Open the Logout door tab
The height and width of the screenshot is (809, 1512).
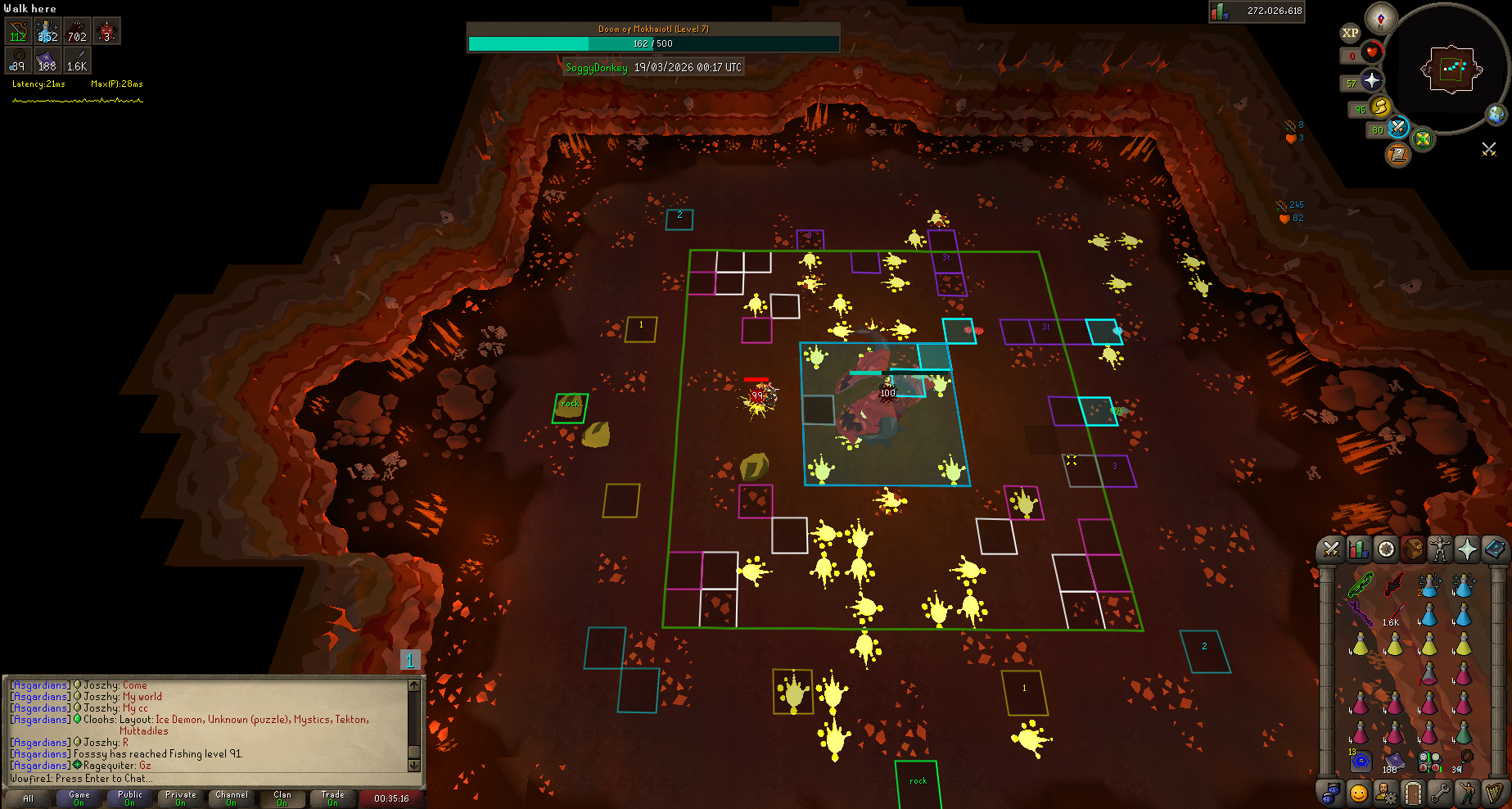[1413, 793]
